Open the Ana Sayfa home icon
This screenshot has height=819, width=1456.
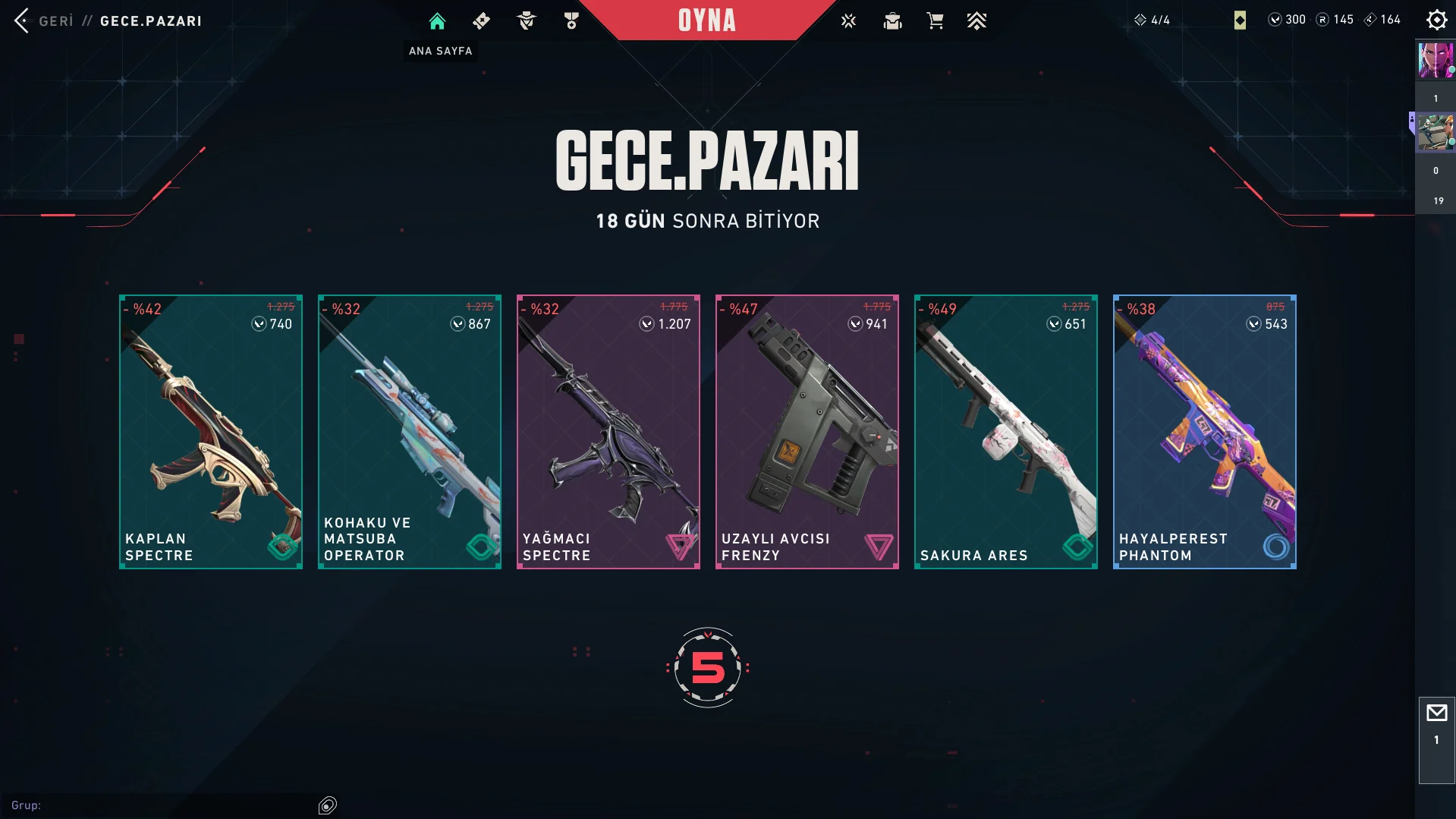437,21
